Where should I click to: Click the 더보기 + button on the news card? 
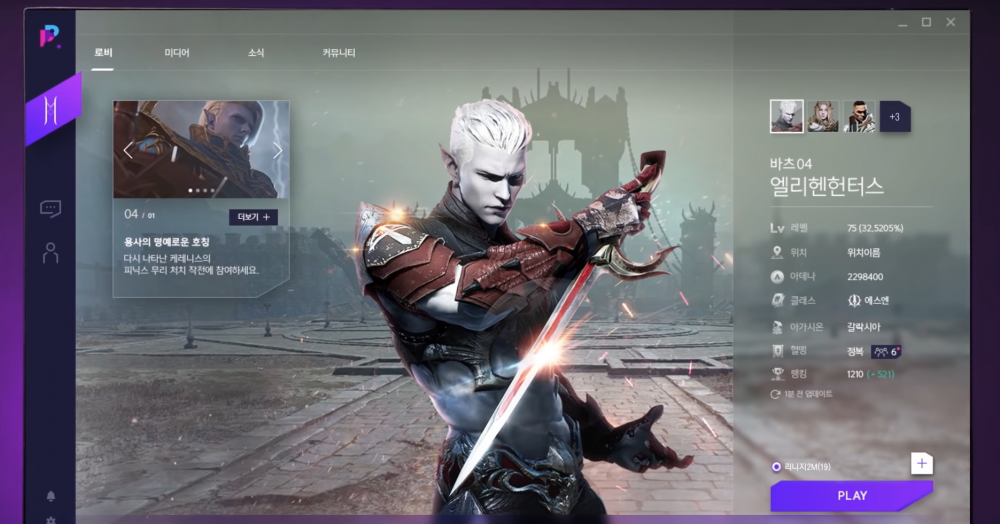coord(253,217)
